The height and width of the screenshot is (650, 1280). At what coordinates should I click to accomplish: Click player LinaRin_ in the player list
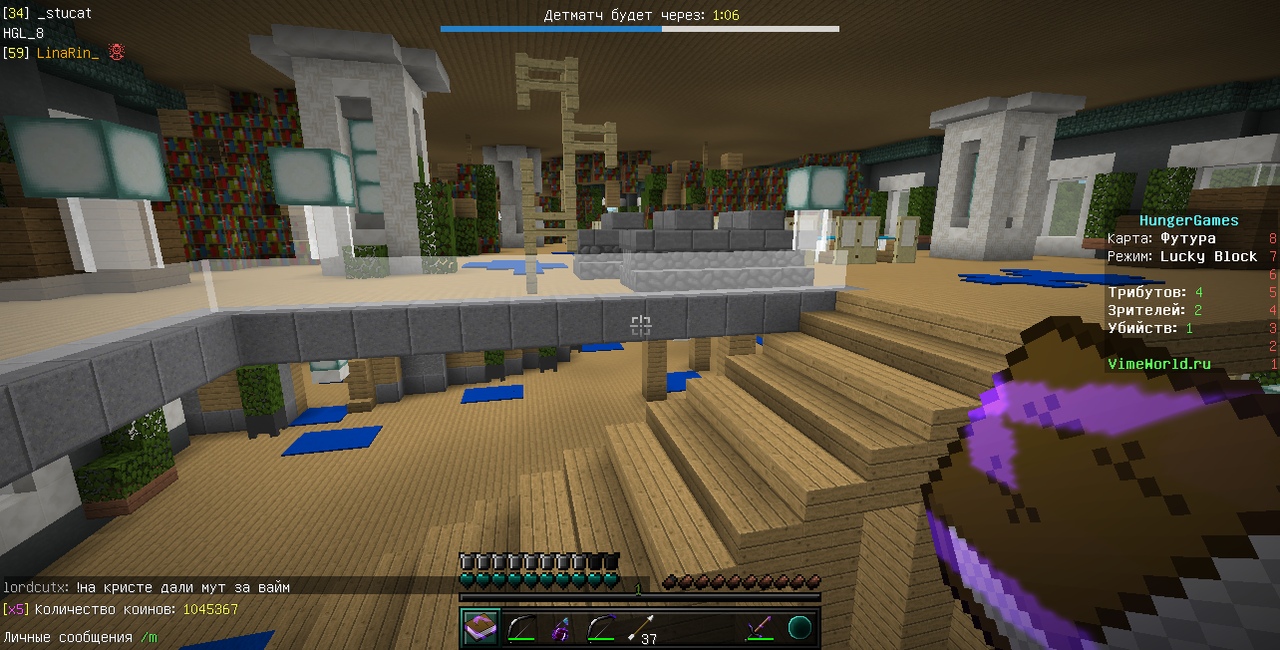point(68,52)
